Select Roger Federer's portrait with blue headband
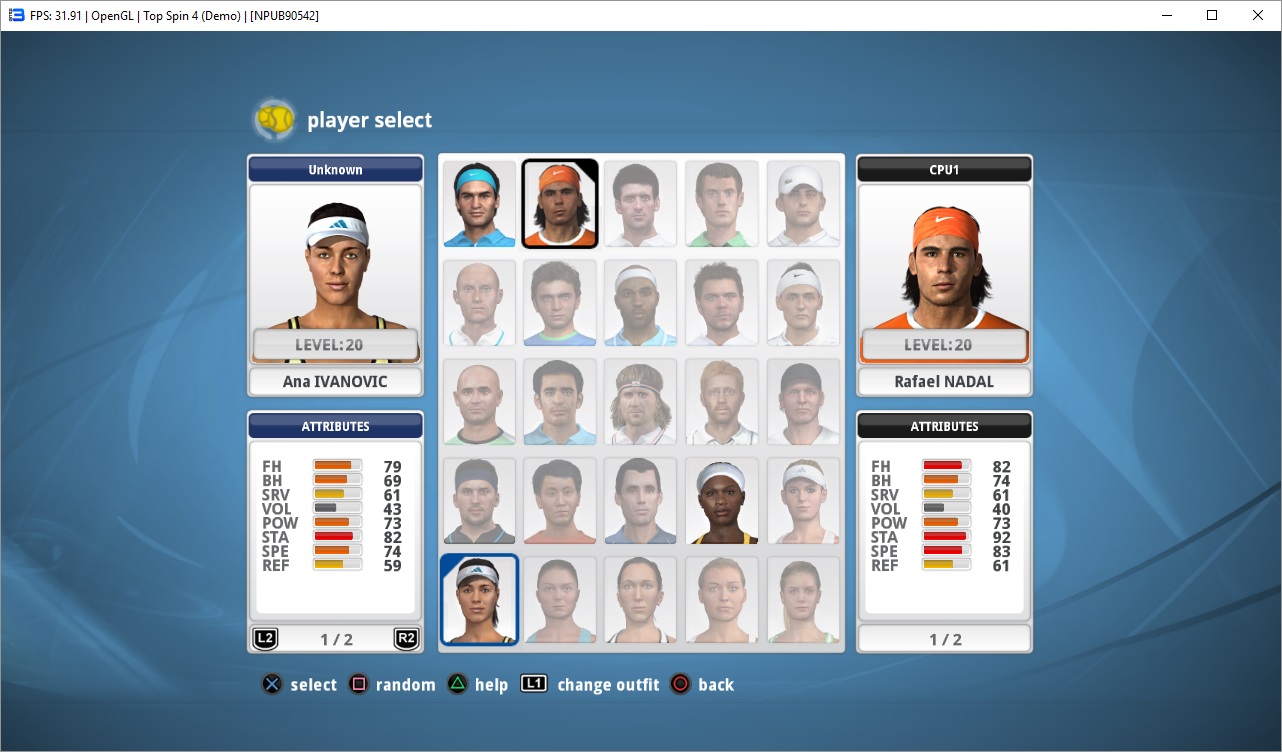Viewport: 1282px width, 752px height. click(x=479, y=204)
